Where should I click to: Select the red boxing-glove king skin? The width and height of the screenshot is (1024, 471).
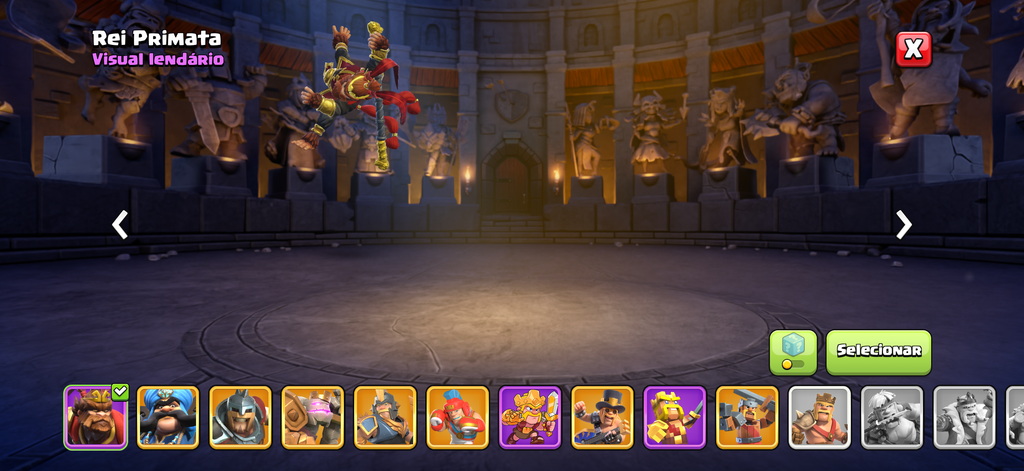pos(458,417)
